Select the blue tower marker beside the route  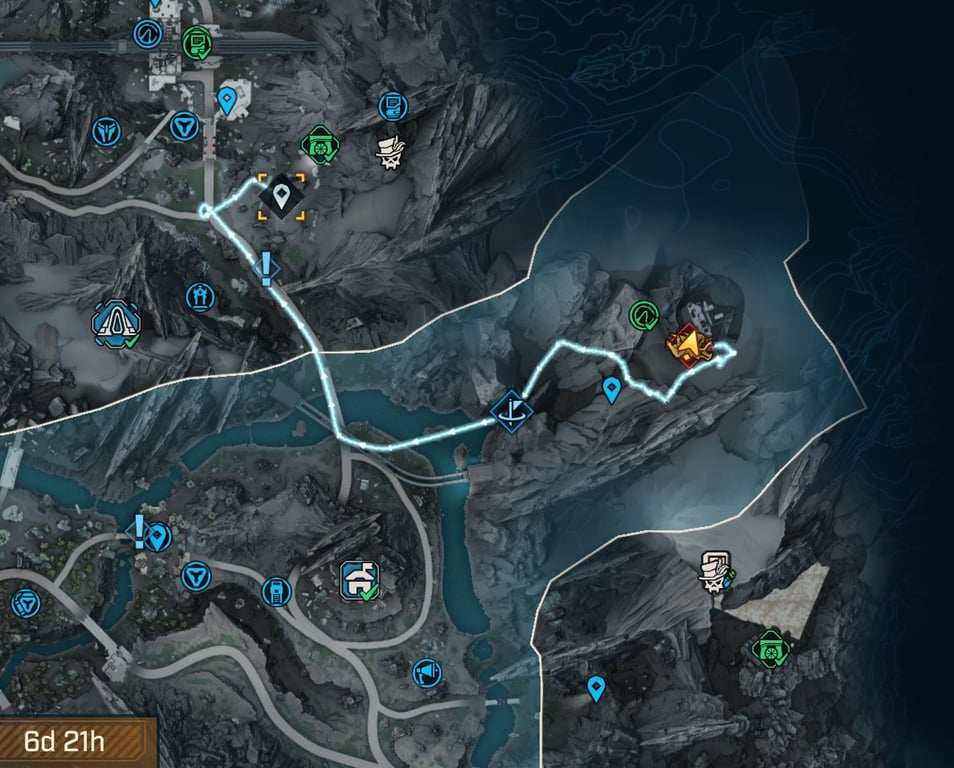click(200, 296)
